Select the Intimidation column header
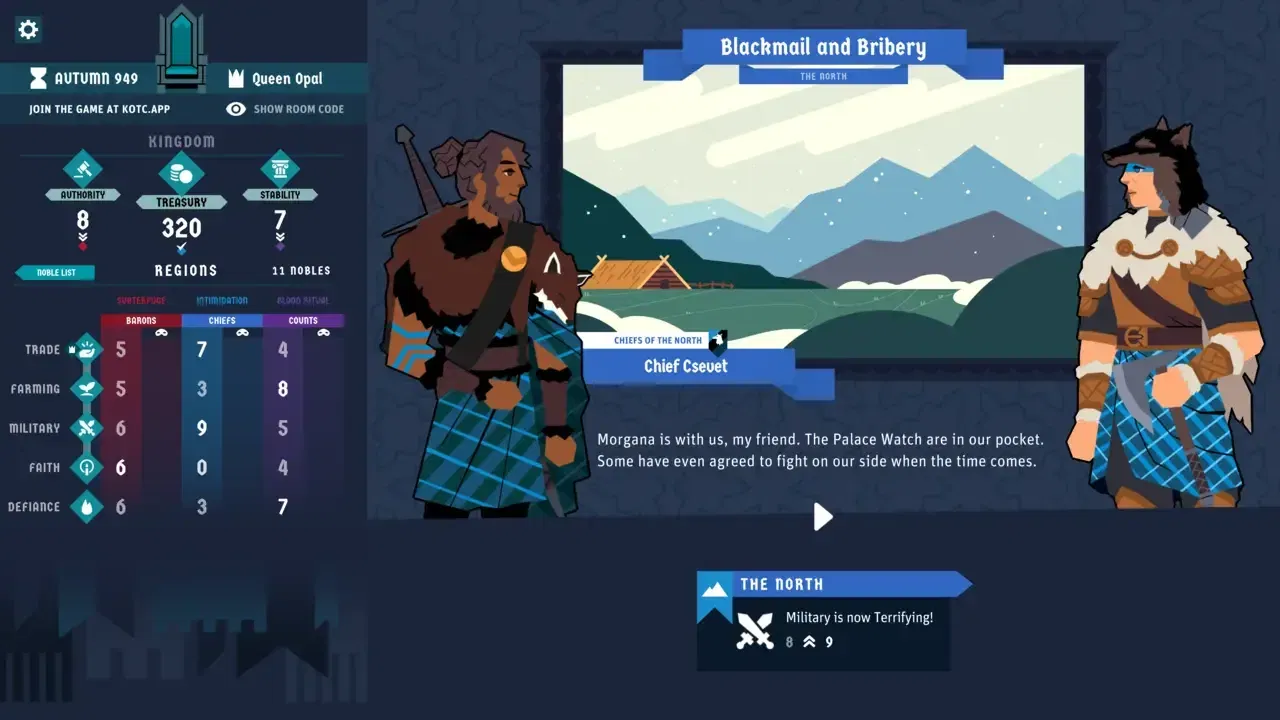This screenshot has width=1280, height=720. point(221,299)
